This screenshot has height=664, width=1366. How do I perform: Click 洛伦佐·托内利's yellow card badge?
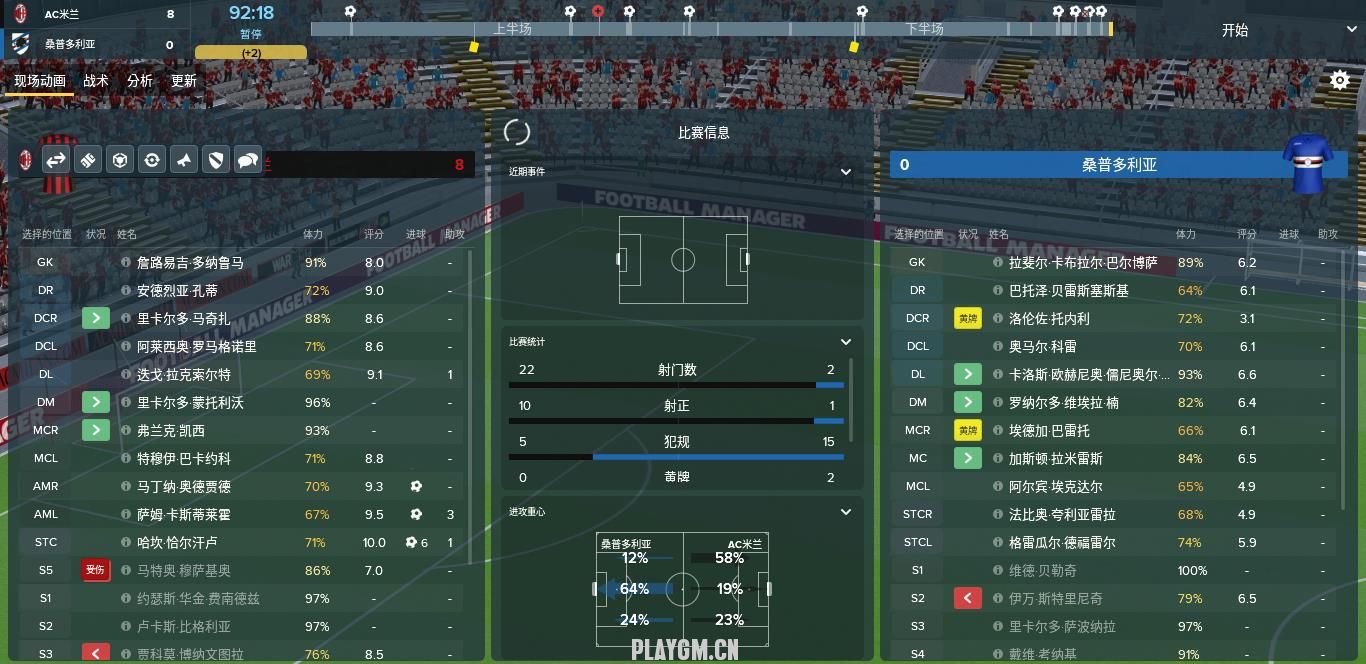[967, 318]
